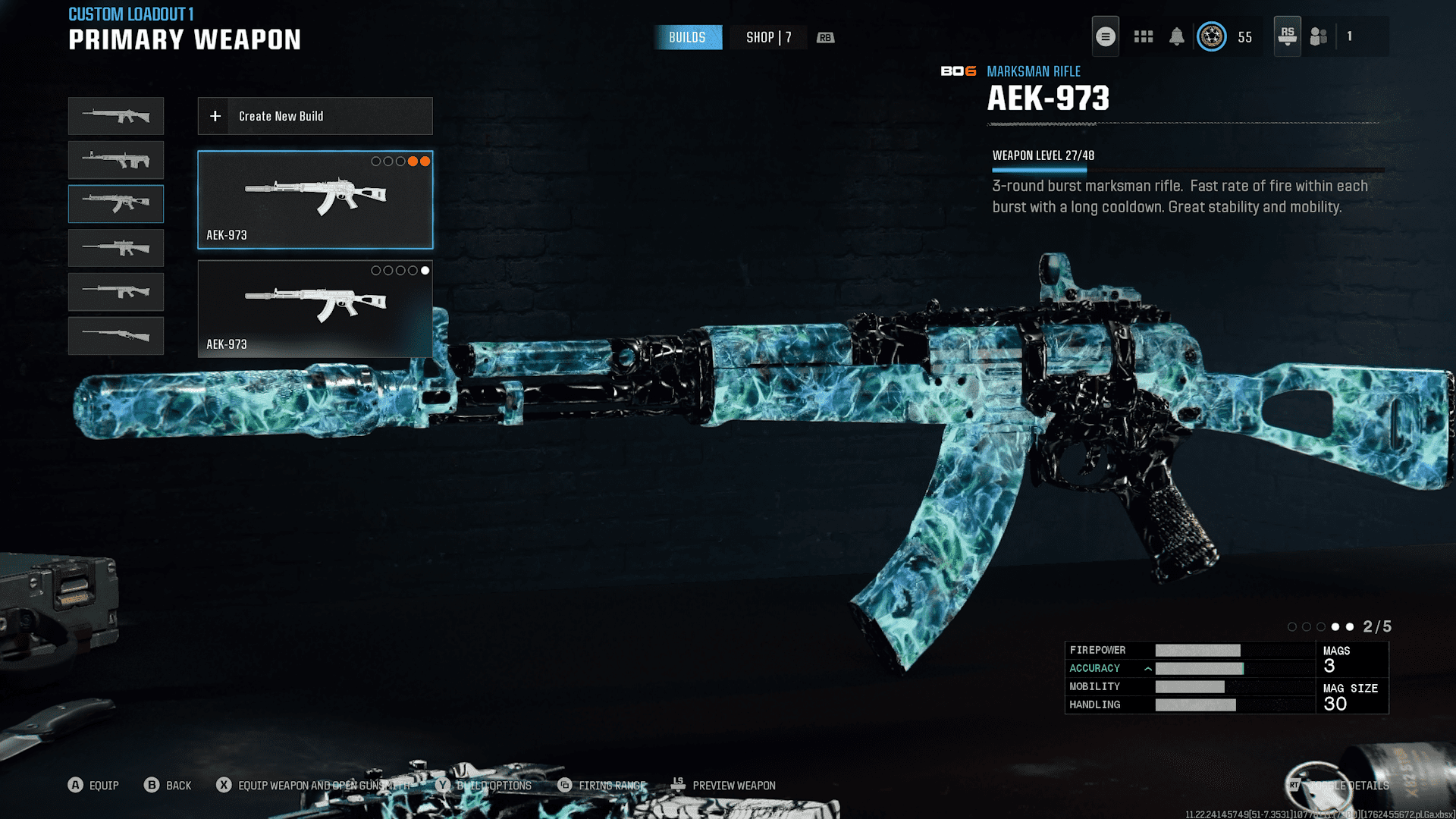Switch to the Builds tab

[x=687, y=37]
